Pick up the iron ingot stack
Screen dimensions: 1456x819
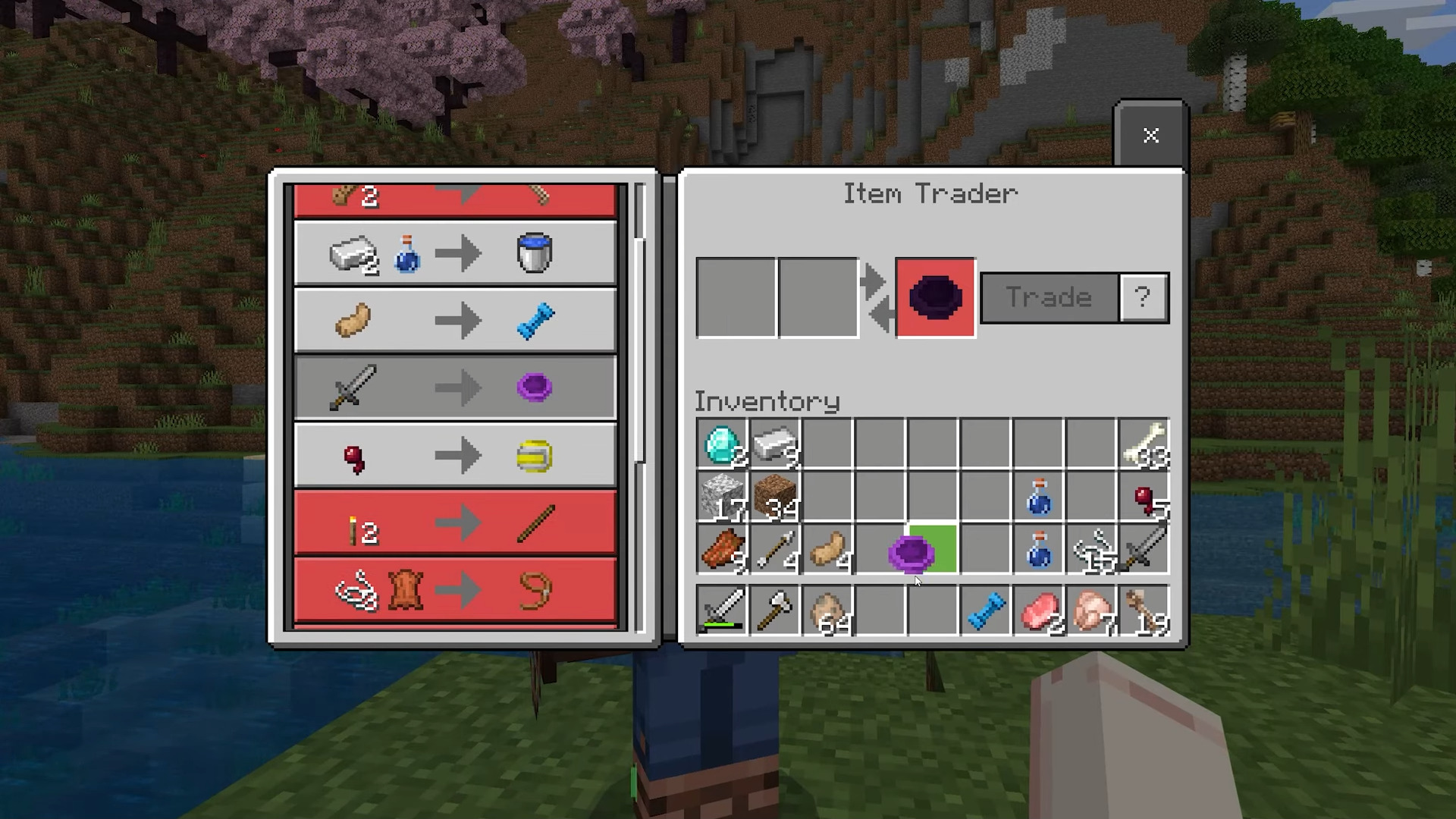coord(775,444)
